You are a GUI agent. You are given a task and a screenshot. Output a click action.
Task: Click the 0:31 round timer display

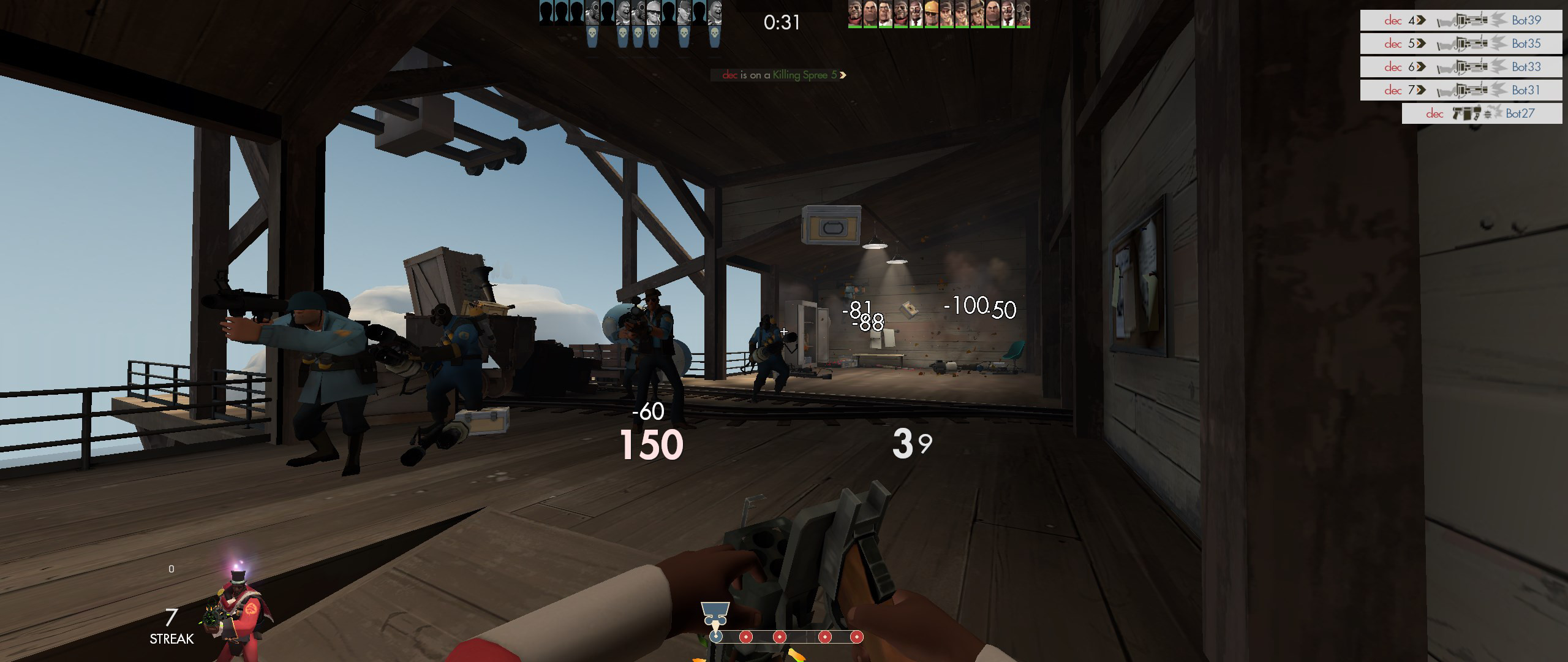tap(781, 23)
